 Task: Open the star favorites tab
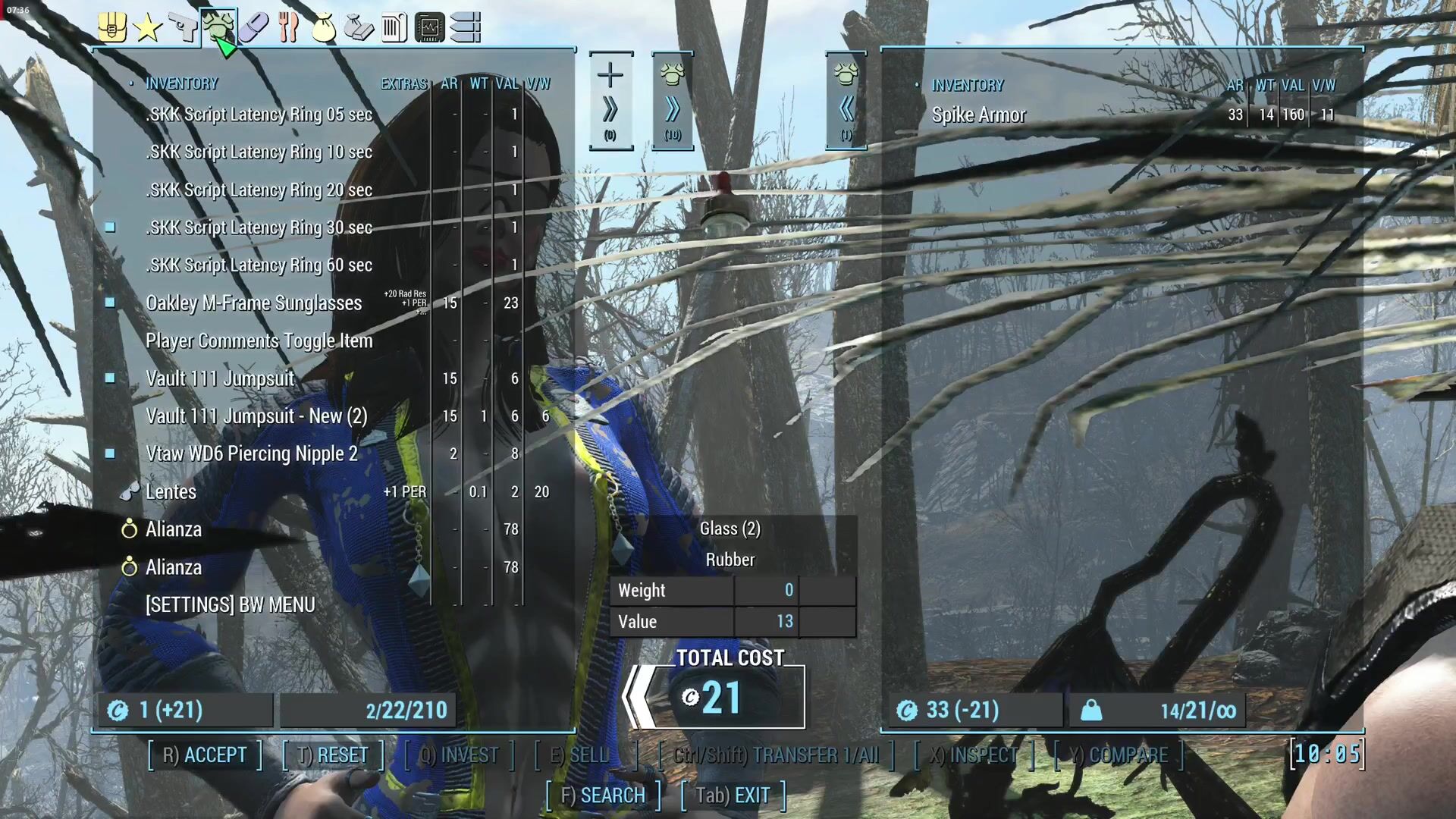147,28
